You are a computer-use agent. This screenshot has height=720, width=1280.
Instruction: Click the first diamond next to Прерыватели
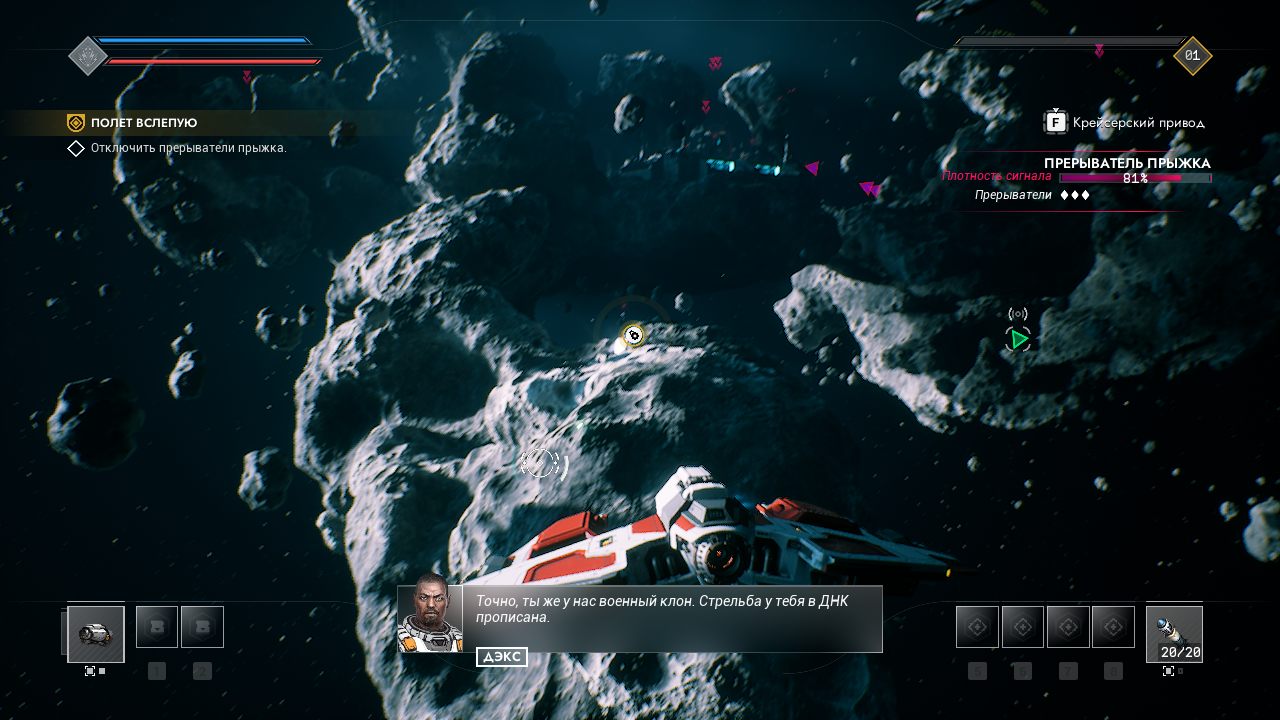coord(1064,195)
